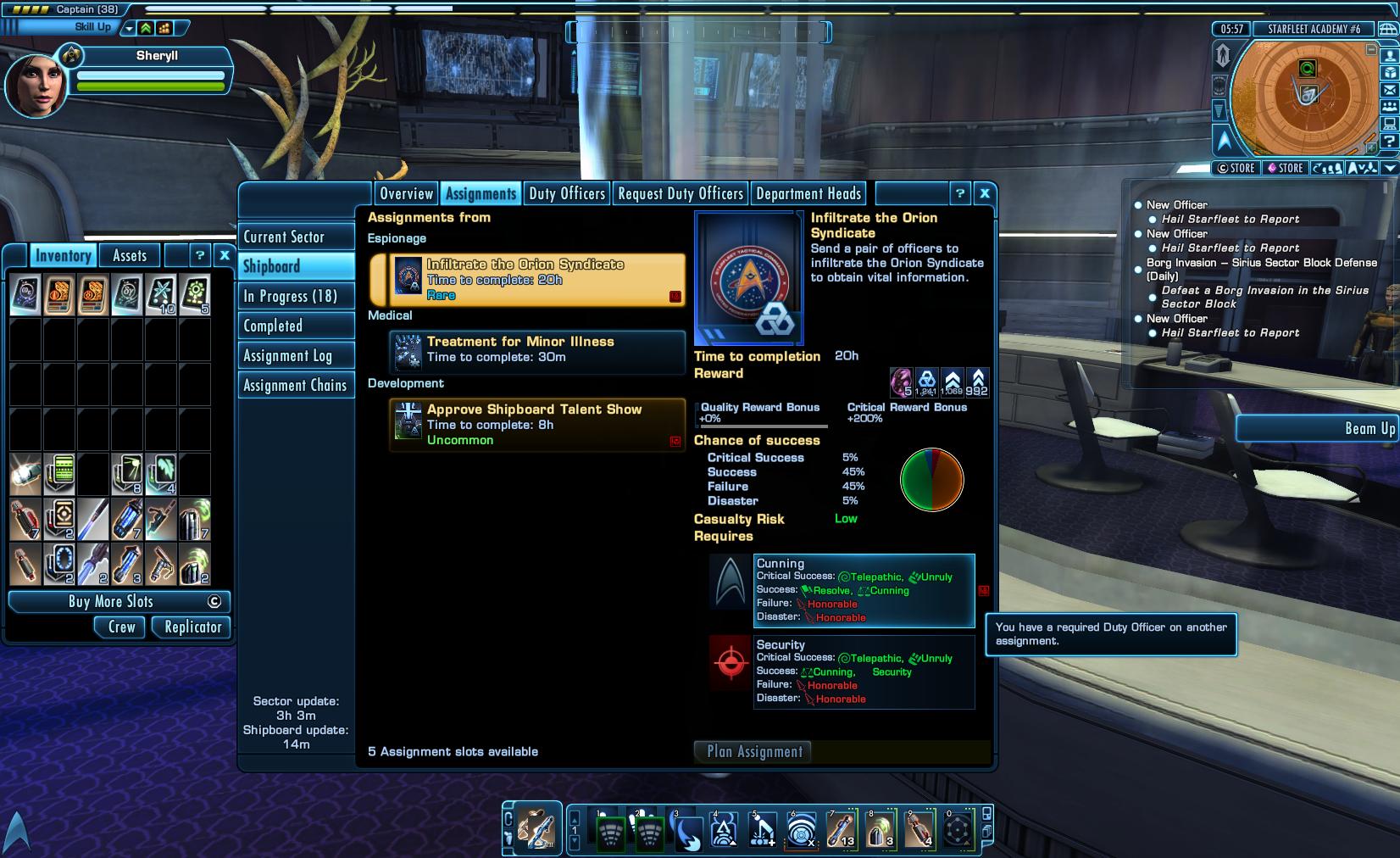Open the Crew panel
Viewport: 1400px width, 858px height.
(x=122, y=627)
